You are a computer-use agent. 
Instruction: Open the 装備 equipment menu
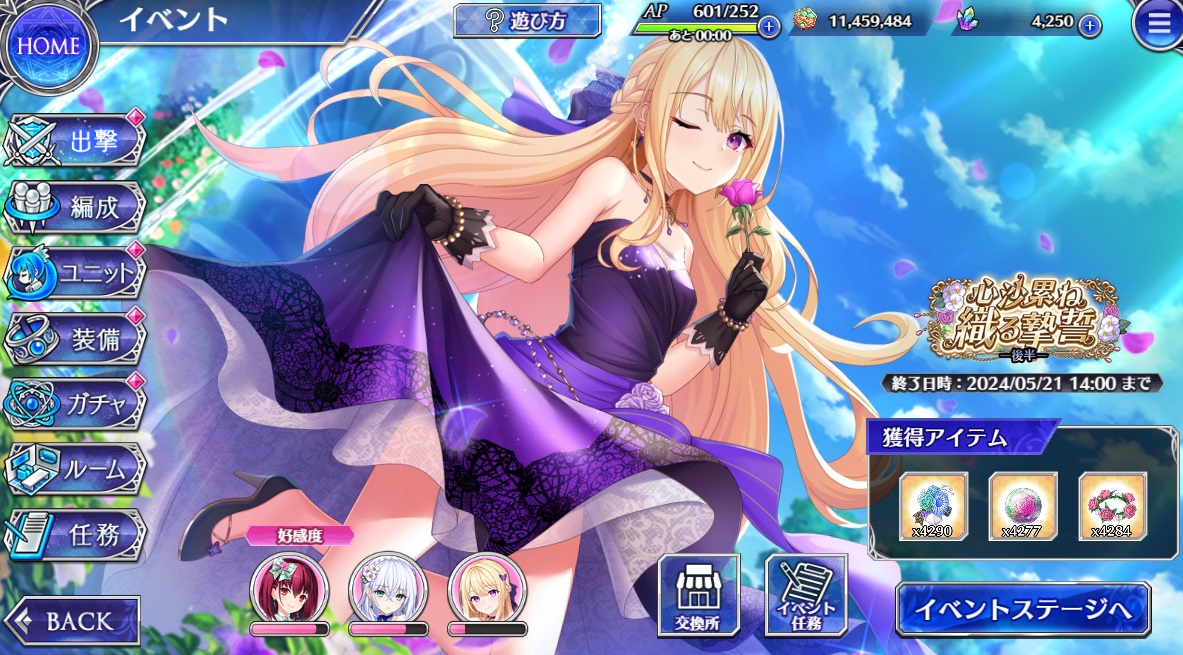pos(78,339)
